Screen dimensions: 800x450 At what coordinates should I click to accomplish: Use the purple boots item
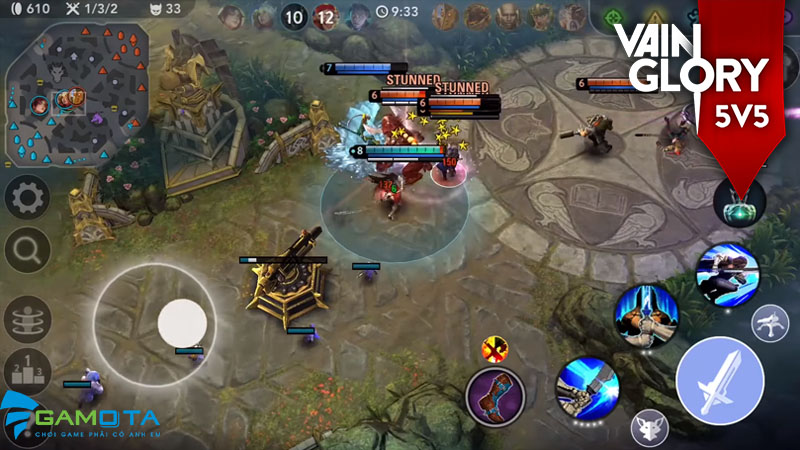[497, 396]
